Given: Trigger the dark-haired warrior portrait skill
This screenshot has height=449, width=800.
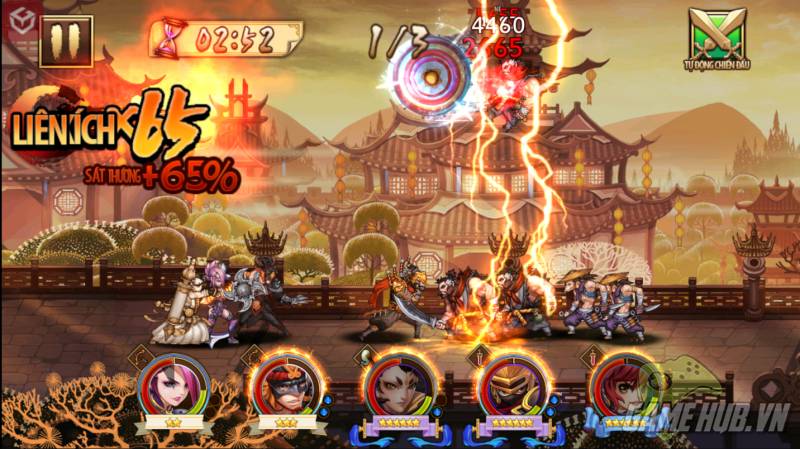Looking at the screenshot, I should [x=399, y=387].
